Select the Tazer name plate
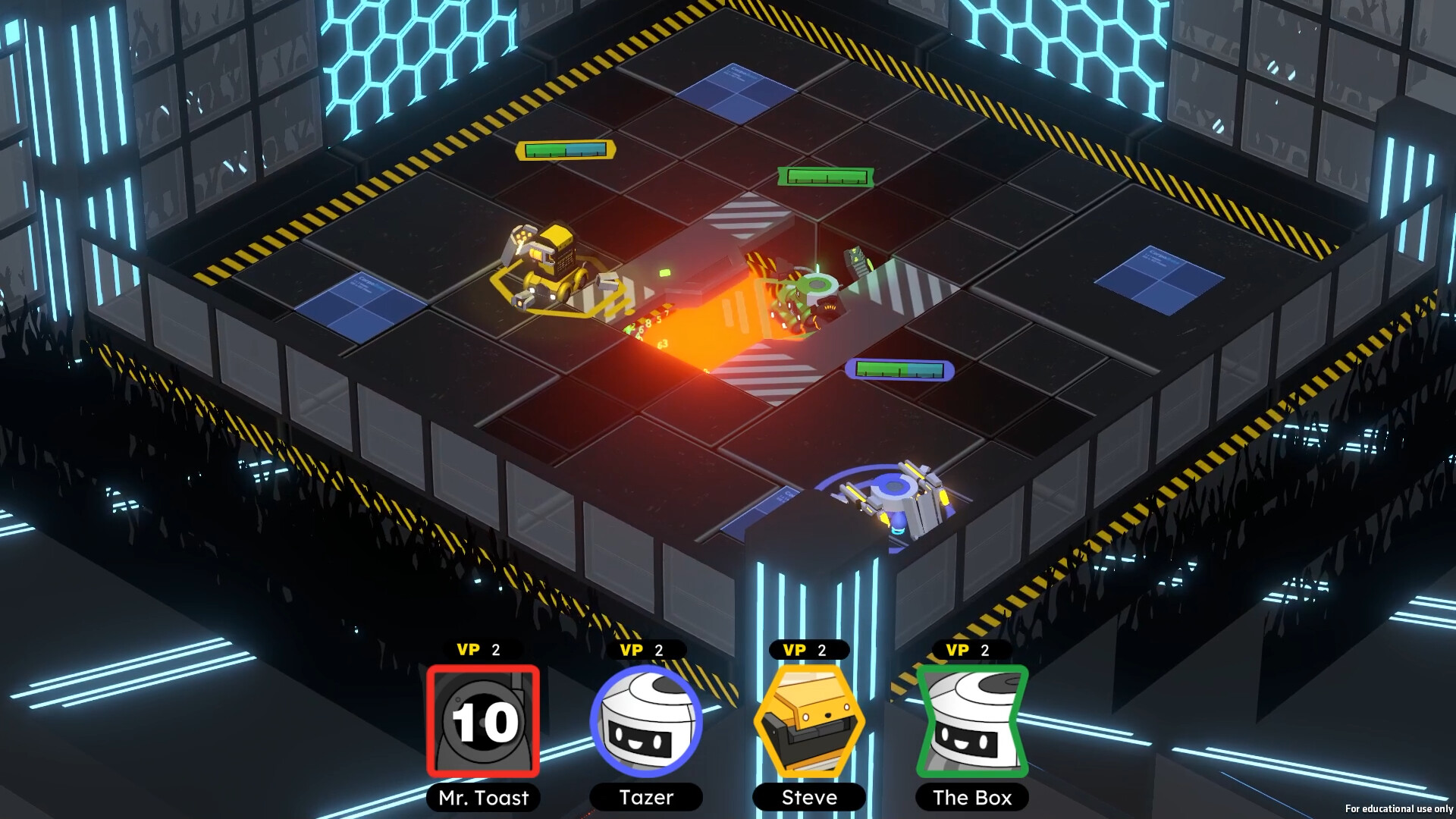1456x819 pixels. 645,798
